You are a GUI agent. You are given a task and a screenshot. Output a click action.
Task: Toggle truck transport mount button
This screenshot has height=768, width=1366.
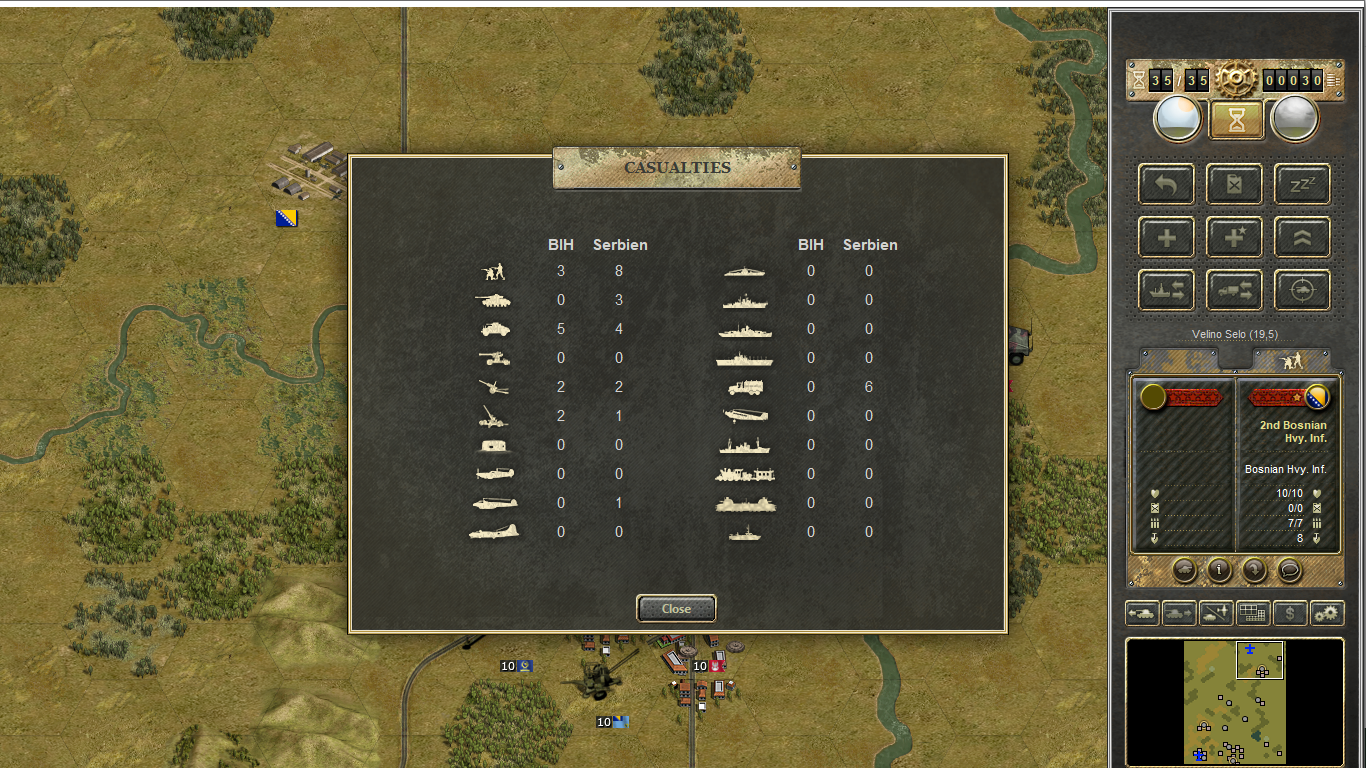(x=1234, y=290)
